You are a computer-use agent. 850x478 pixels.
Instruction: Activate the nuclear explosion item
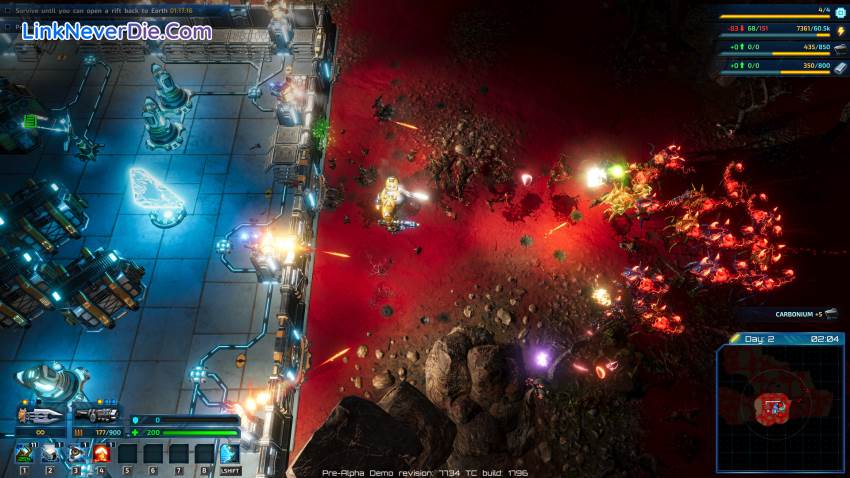(101, 453)
